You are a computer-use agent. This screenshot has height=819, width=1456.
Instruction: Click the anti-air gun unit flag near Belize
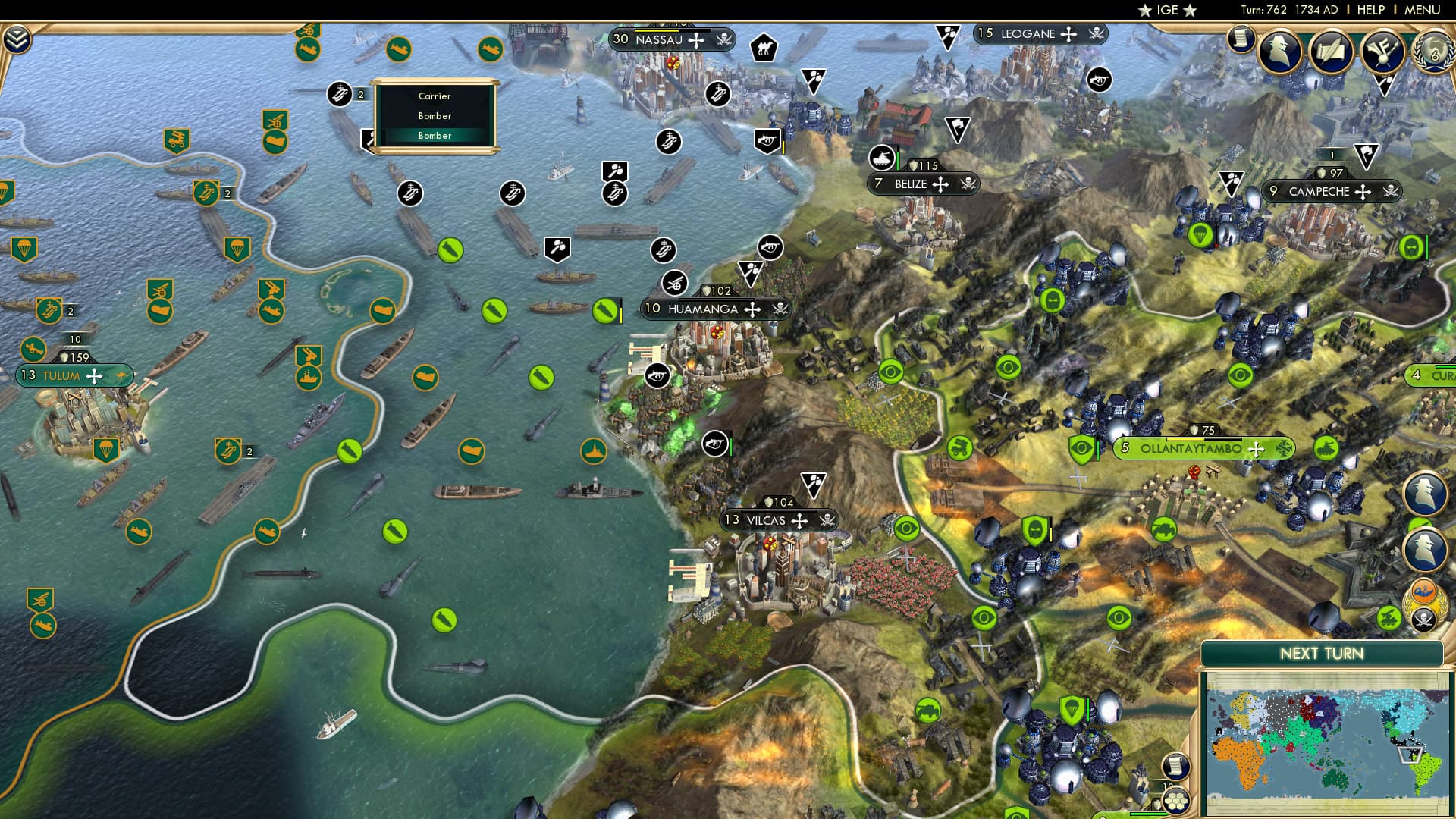881,158
